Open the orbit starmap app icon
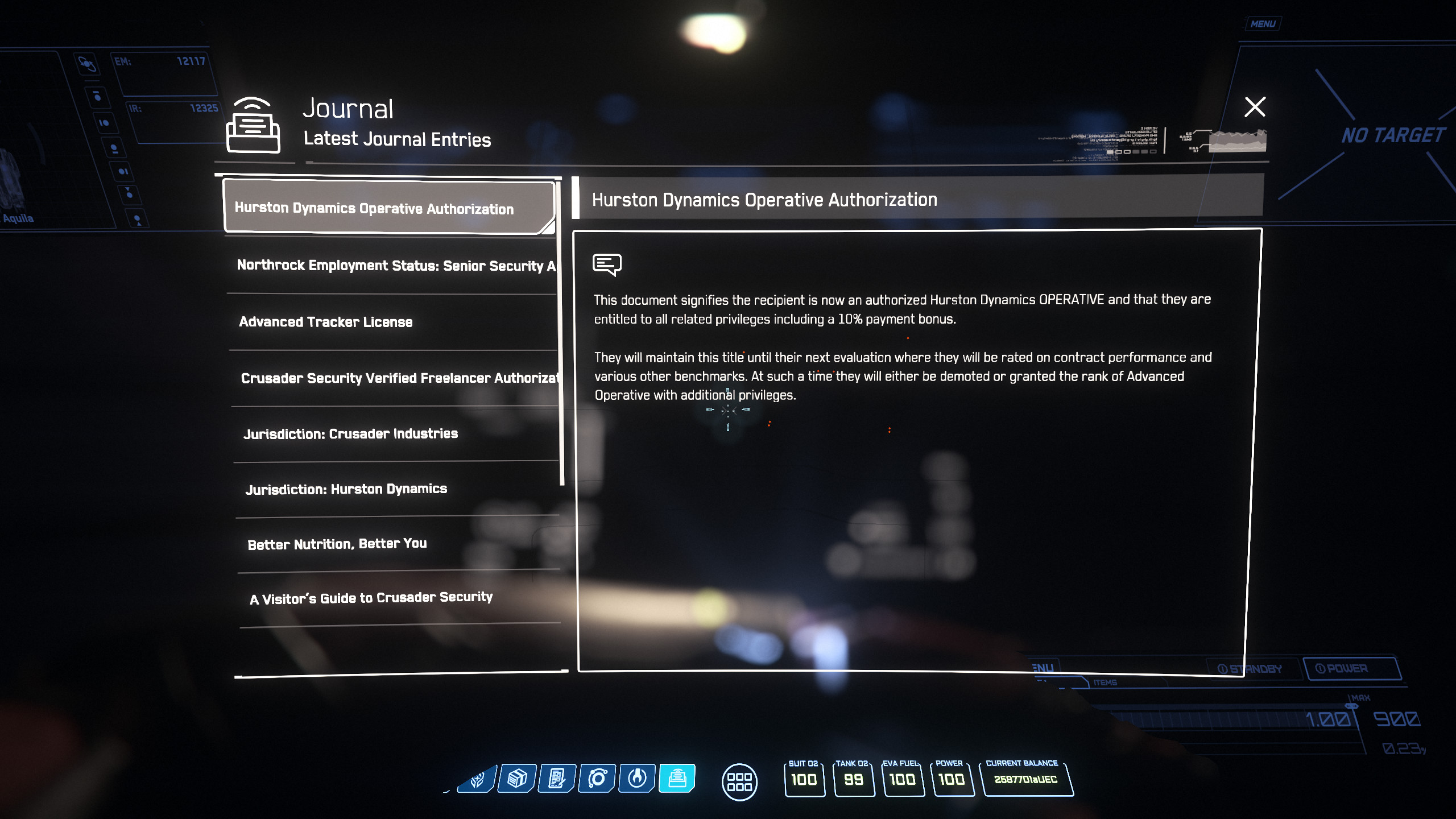 [x=597, y=778]
